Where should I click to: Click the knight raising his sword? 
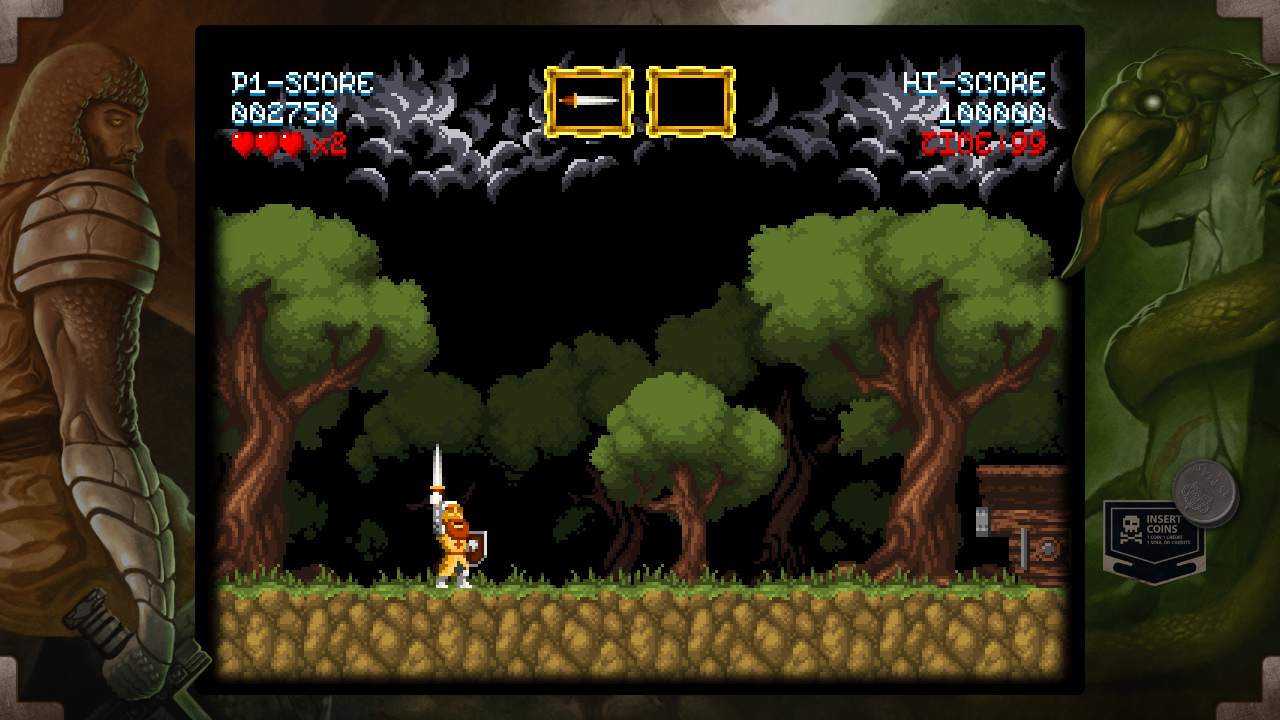pos(450,530)
